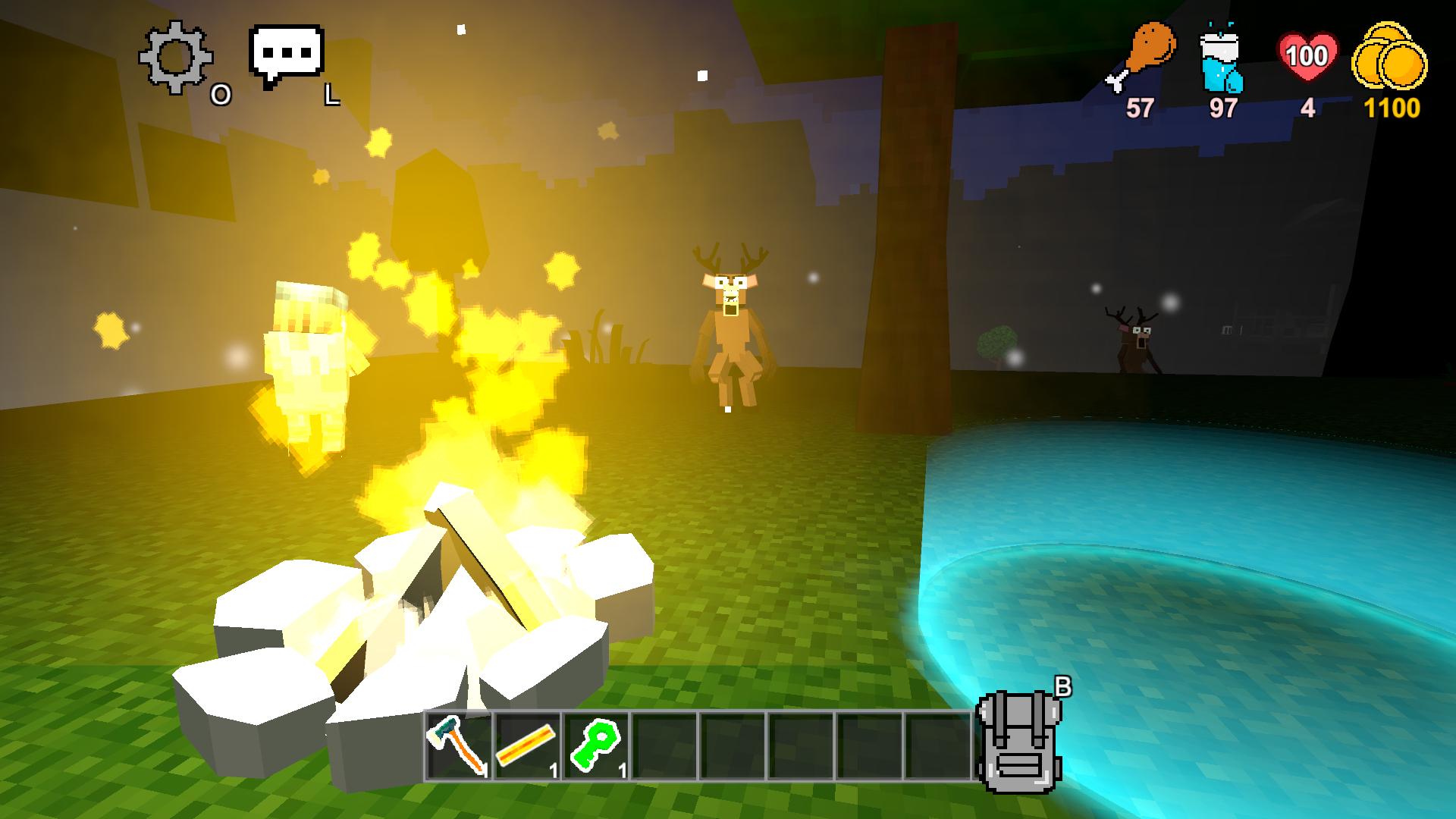Select the green key in the hotbar
This screenshot has height=819, width=1456.
(596, 747)
